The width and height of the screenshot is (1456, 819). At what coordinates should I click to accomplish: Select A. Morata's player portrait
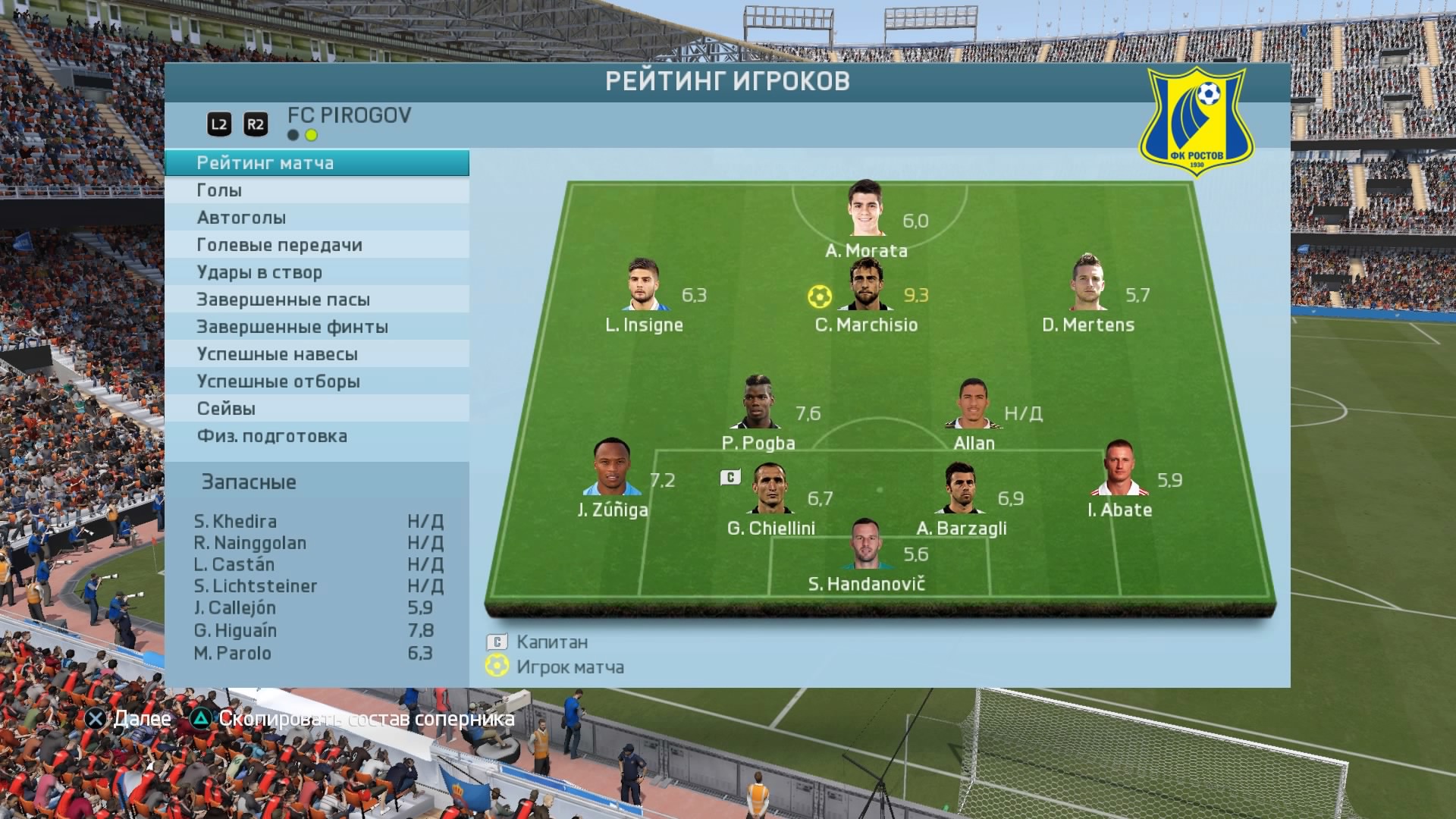click(x=866, y=209)
